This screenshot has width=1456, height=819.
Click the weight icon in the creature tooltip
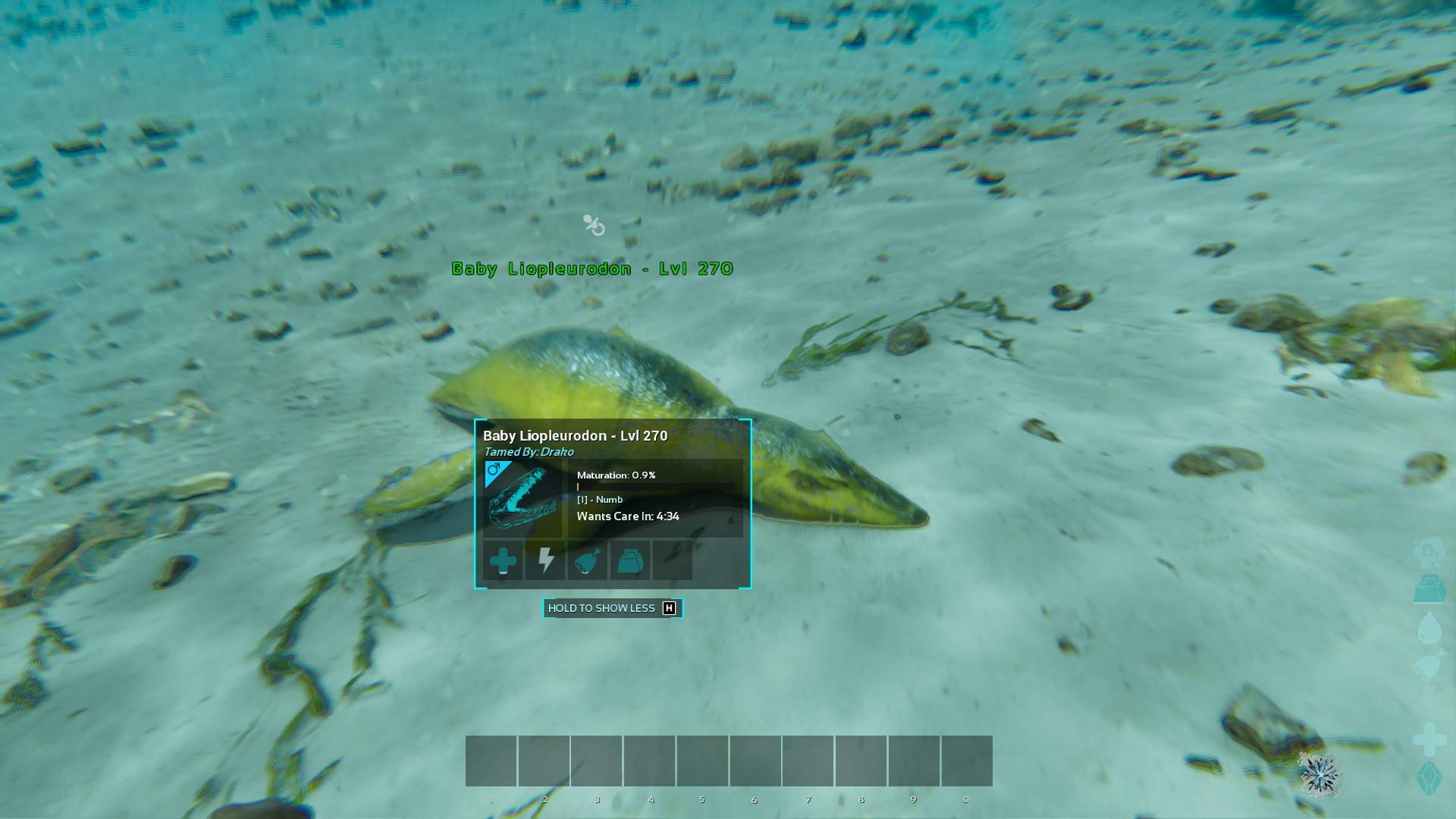[x=630, y=561]
